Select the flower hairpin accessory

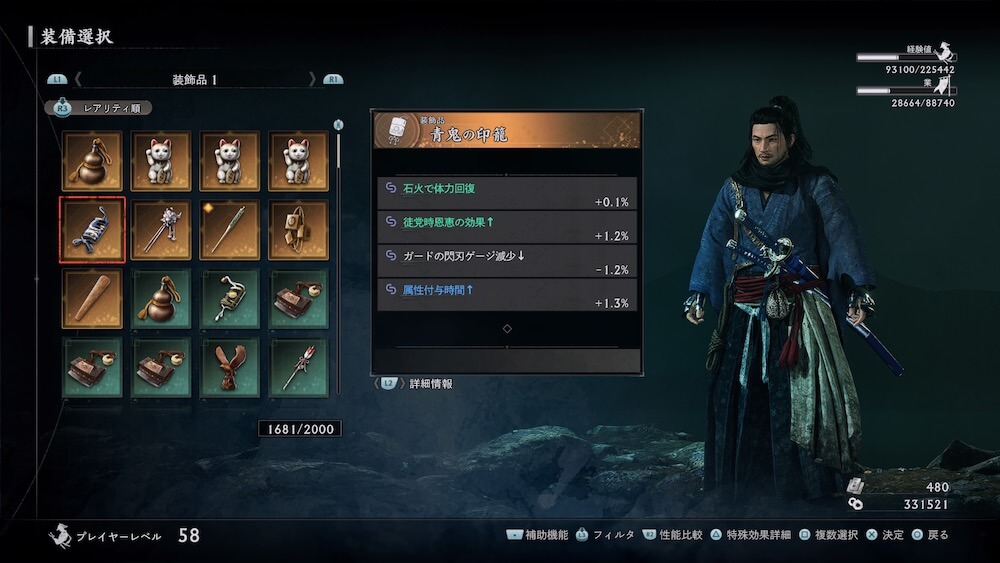(161, 230)
